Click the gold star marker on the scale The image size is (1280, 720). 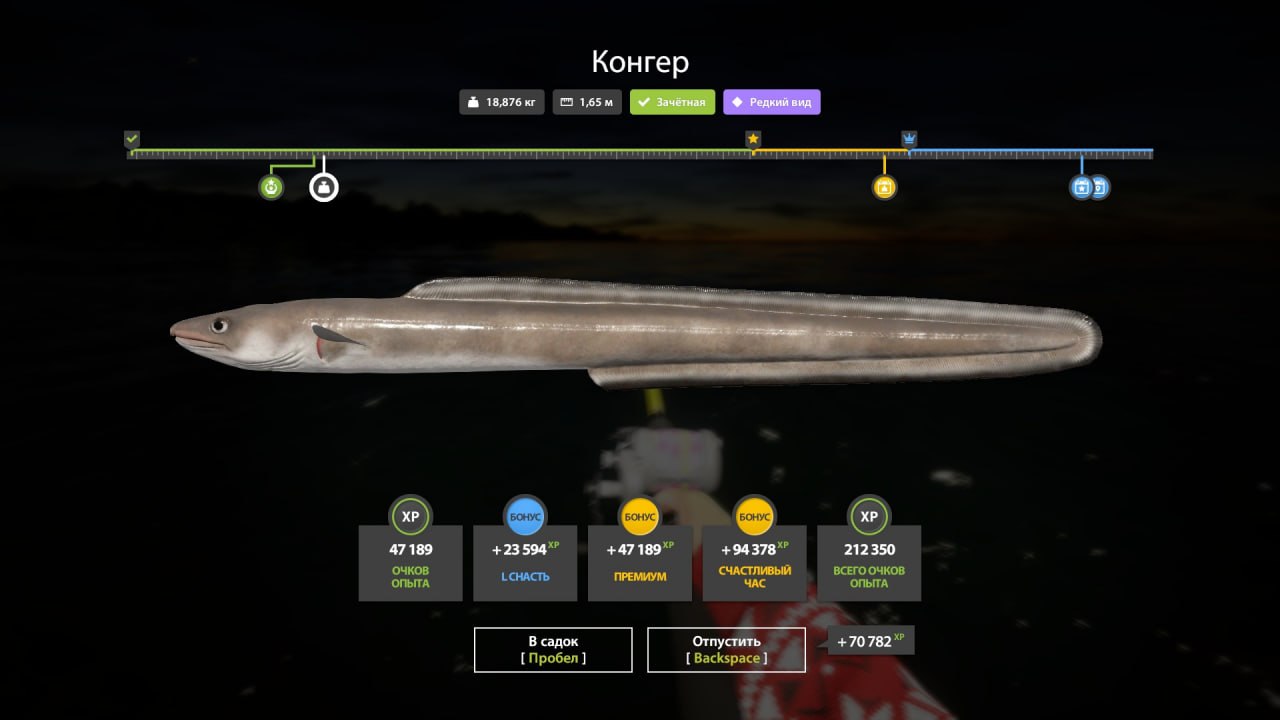coord(753,139)
